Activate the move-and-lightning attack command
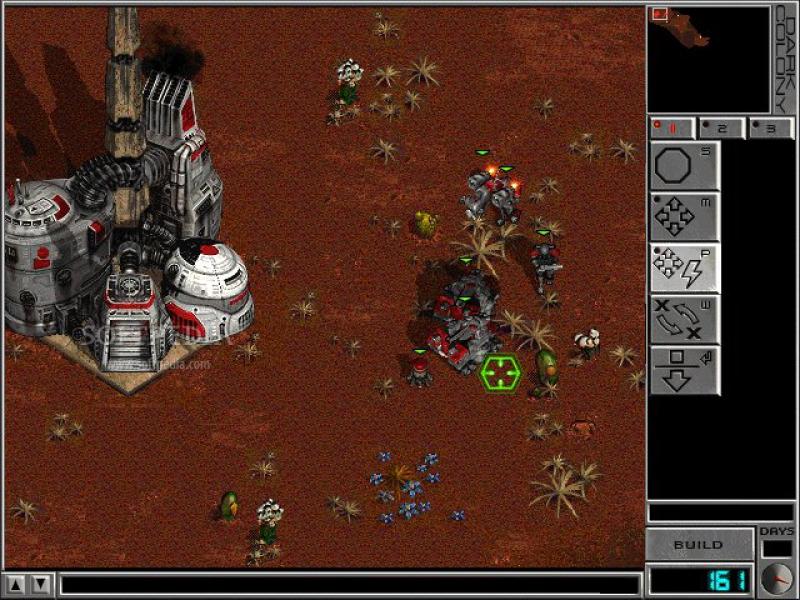Image resolution: width=800 pixels, height=600 pixels. 684,268
